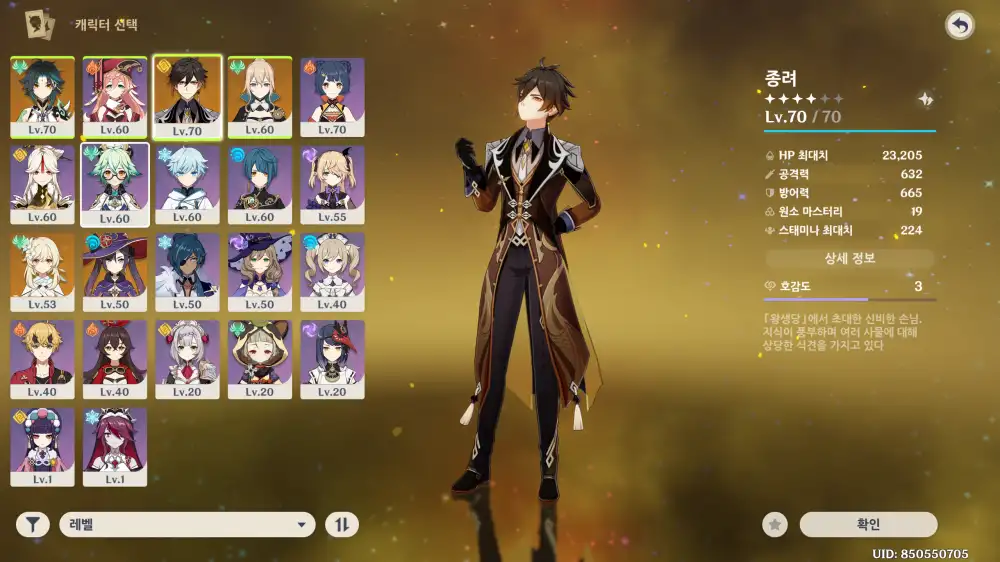This screenshot has width=1000, height=562.
Task: Select Rosaria's Lv.1 portrait
Action: pyautogui.click(x=115, y=446)
